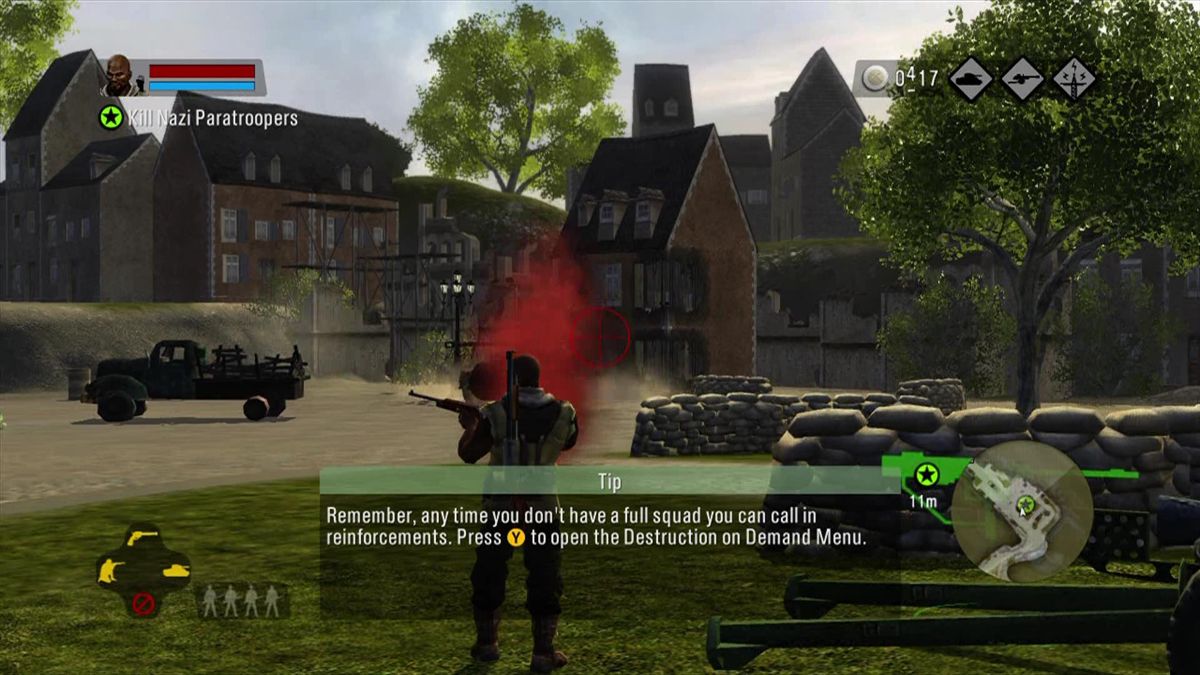Choose the yellow pistol command icon
Image resolution: width=1200 pixels, height=675 pixels.
[144, 540]
